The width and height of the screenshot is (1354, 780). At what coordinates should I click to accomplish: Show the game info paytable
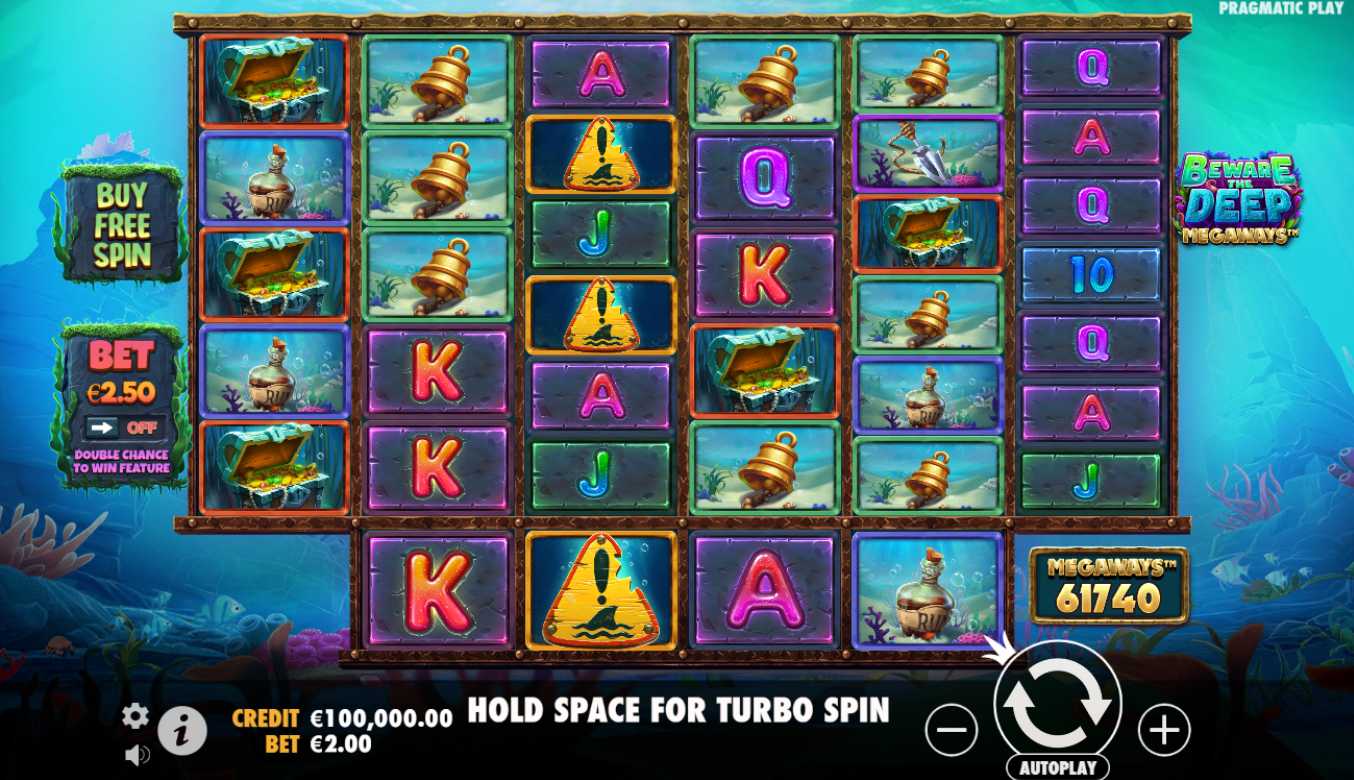[182, 732]
